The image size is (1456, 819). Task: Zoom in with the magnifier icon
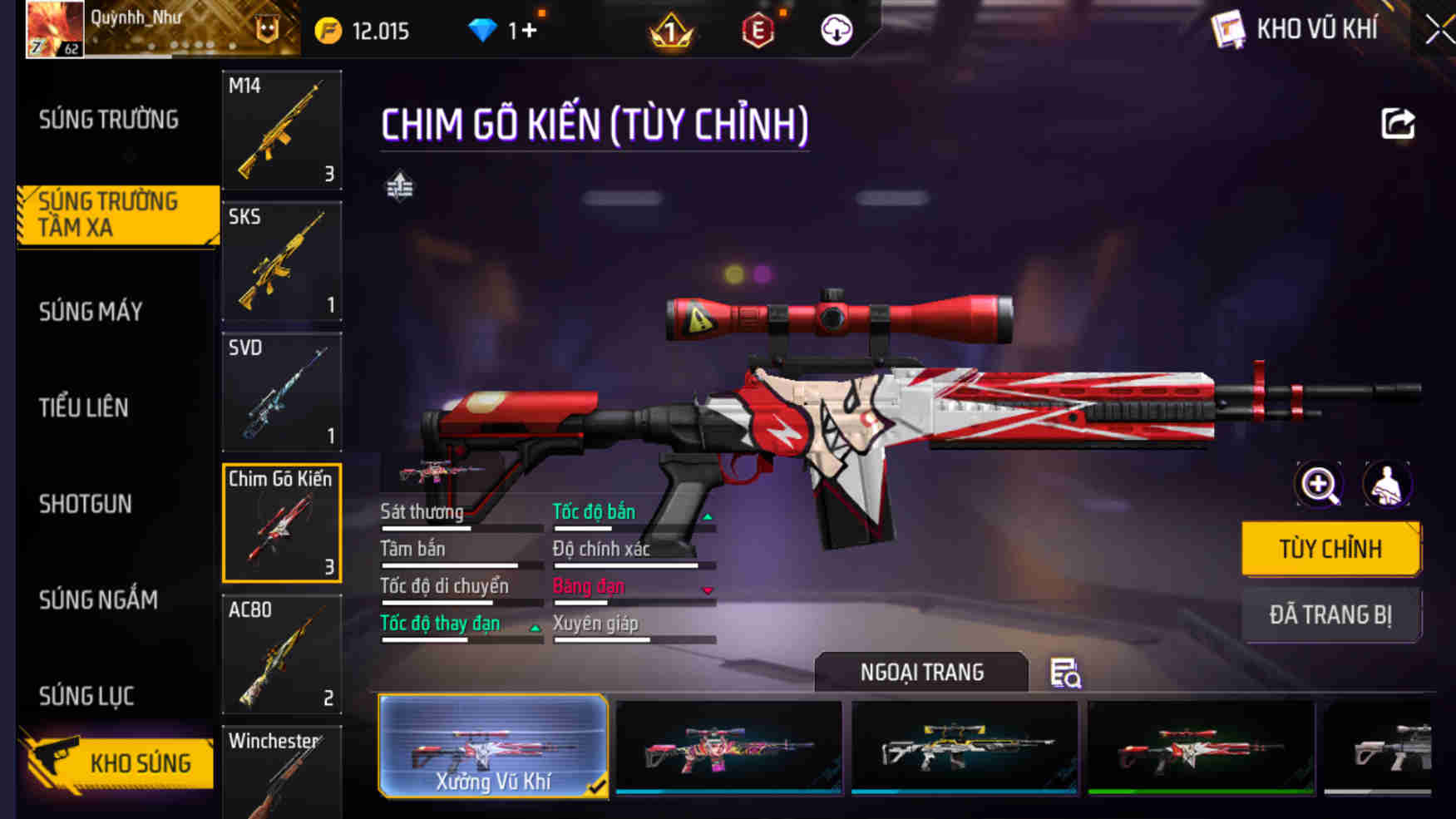(x=1320, y=485)
